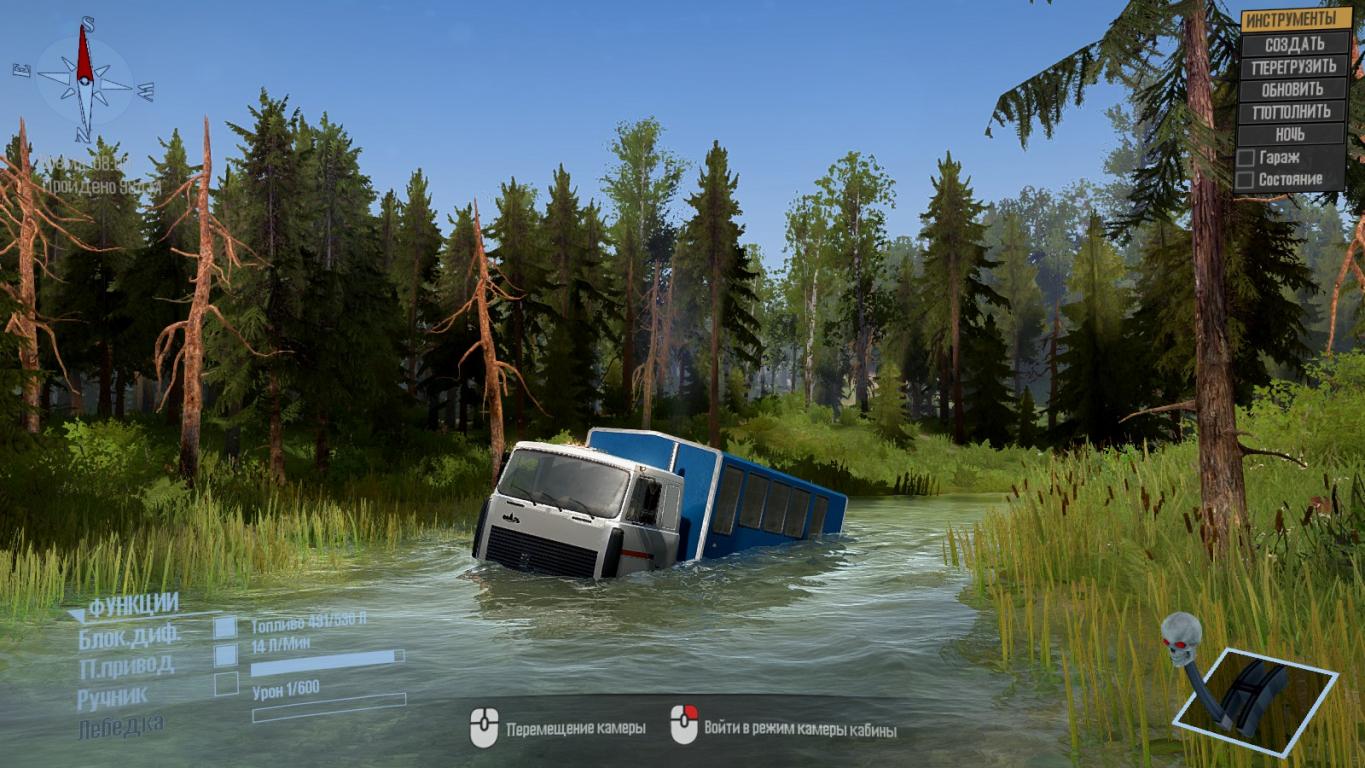Tick the Гараж checkbox

[1246, 158]
